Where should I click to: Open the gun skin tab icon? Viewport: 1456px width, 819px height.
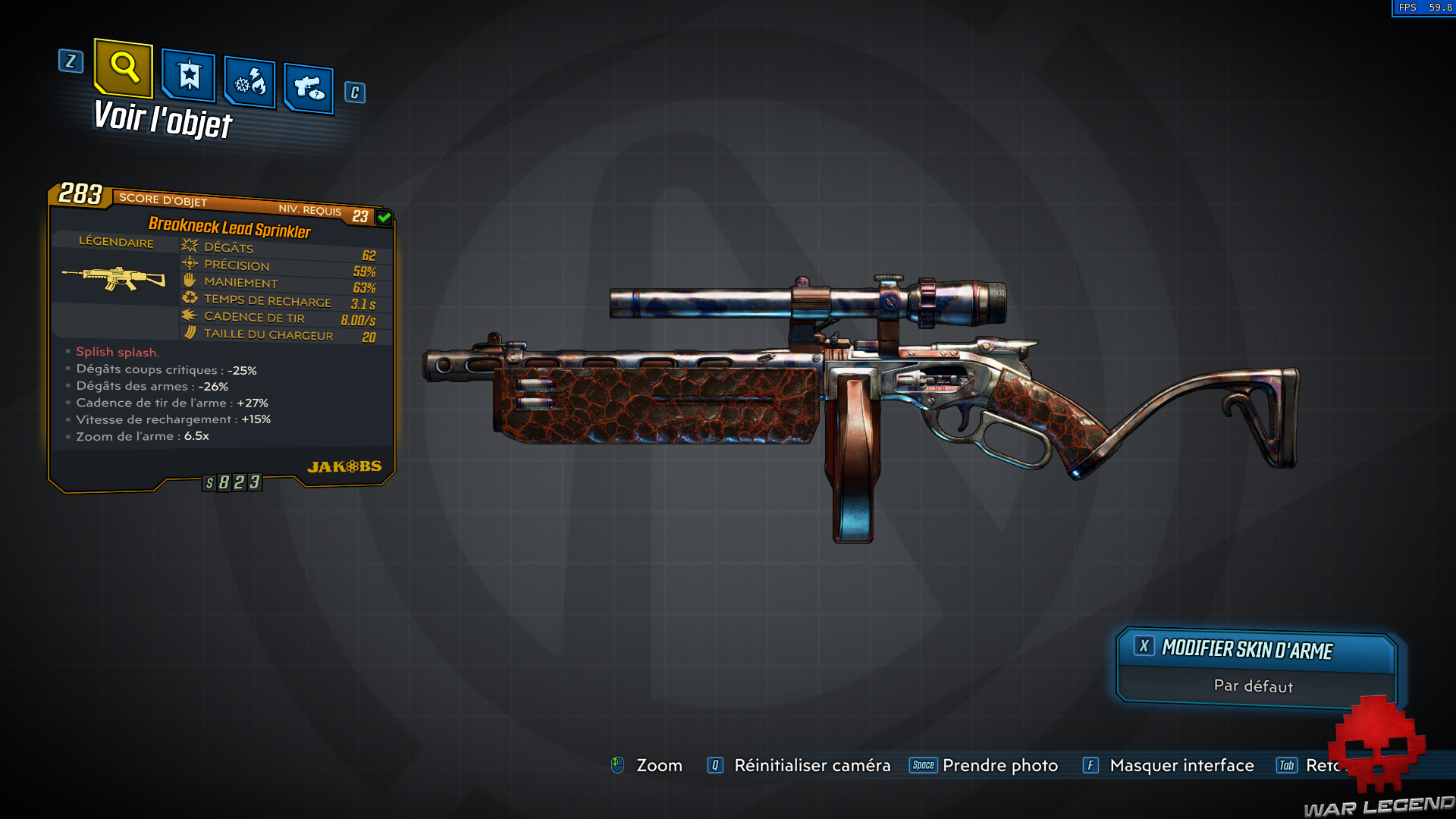coord(308,87)
